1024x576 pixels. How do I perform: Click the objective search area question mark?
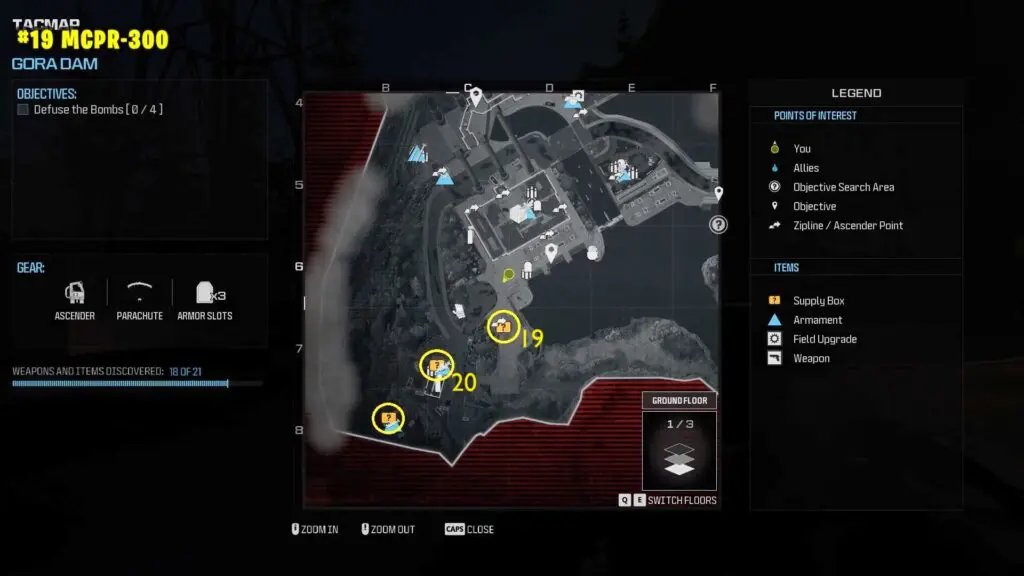tap(718, 225)
